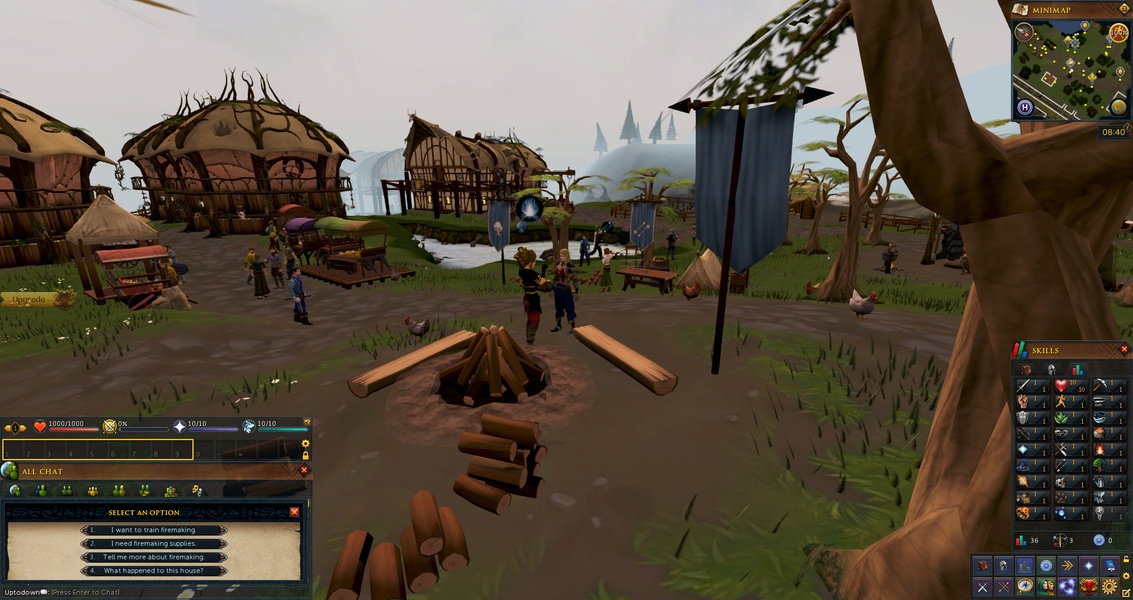Choose "I want to train firemaking."

click(x=154, y=530)
